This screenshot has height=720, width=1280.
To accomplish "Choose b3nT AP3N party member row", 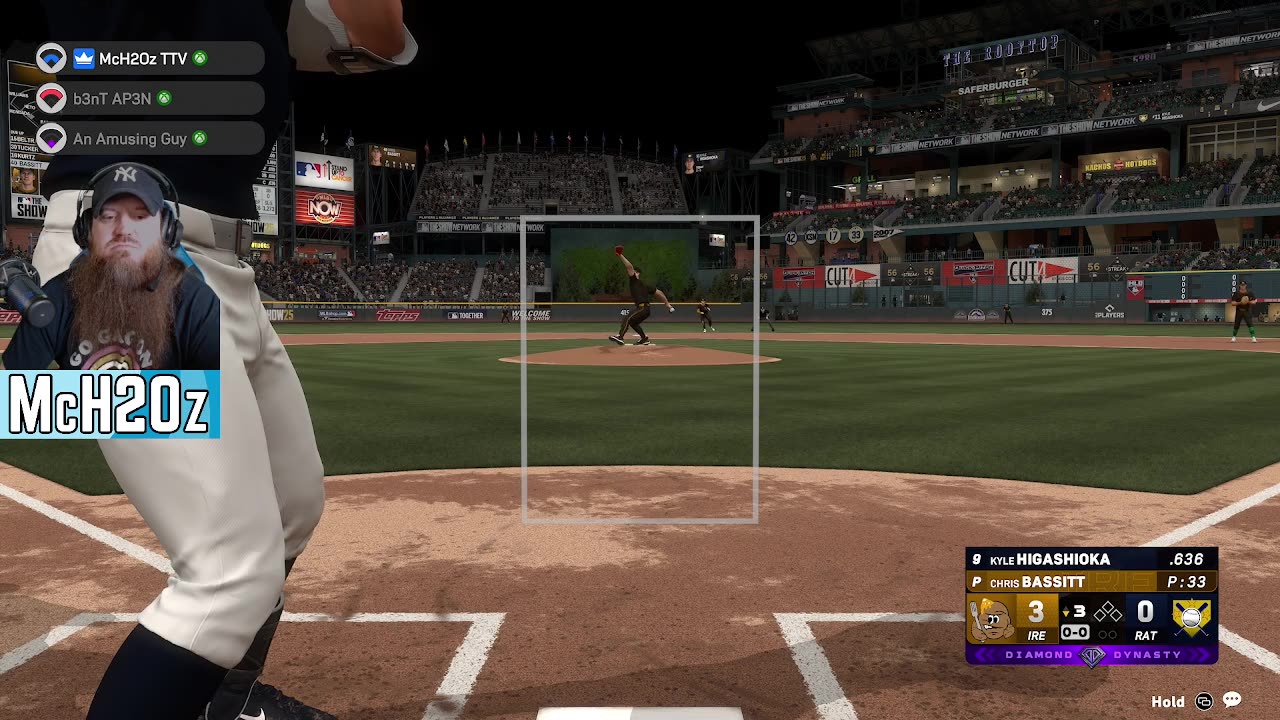I will coord(112,99).
